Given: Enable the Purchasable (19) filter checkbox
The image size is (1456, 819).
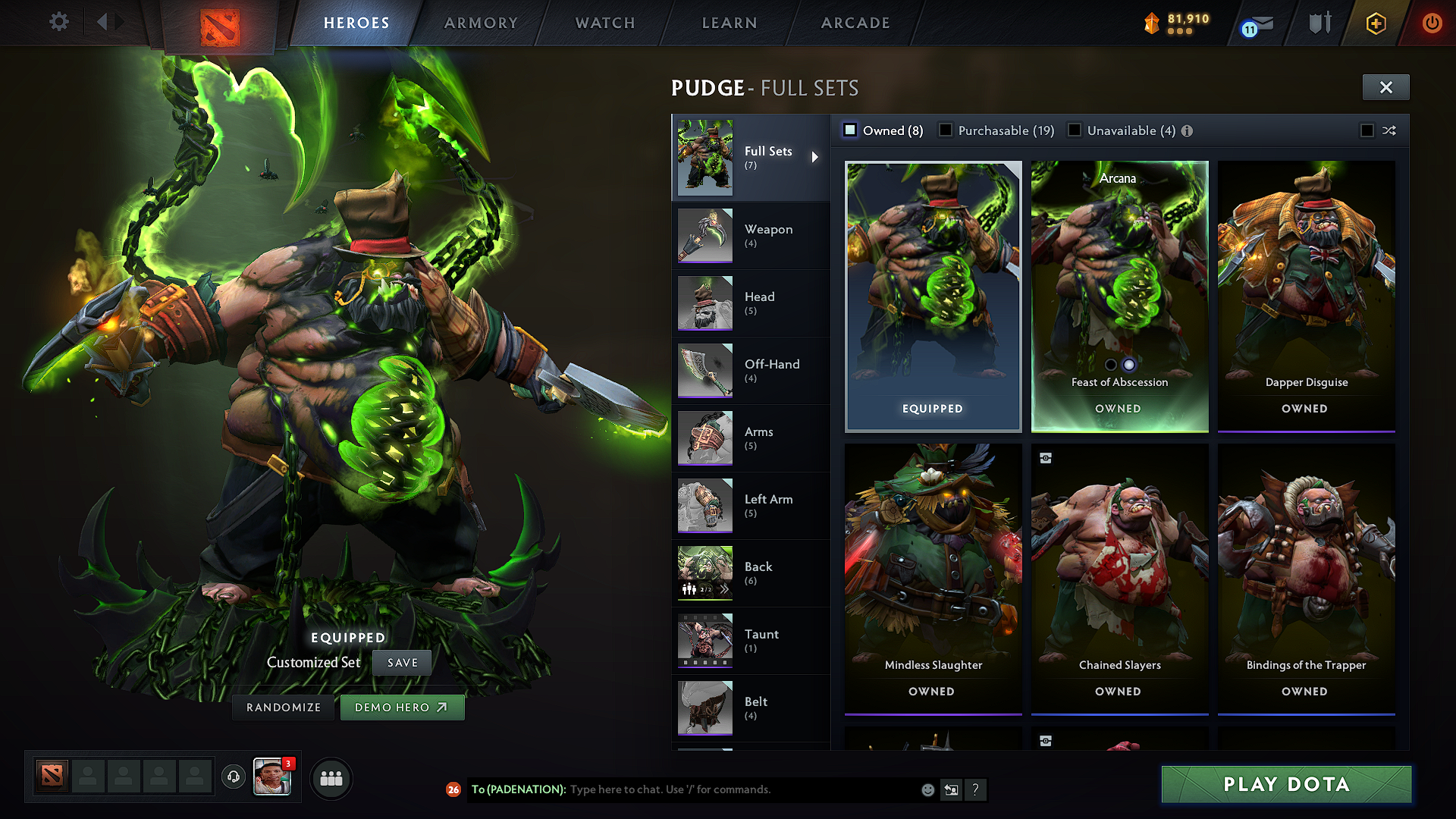Looking at the screenshot, I should [946, 130].
